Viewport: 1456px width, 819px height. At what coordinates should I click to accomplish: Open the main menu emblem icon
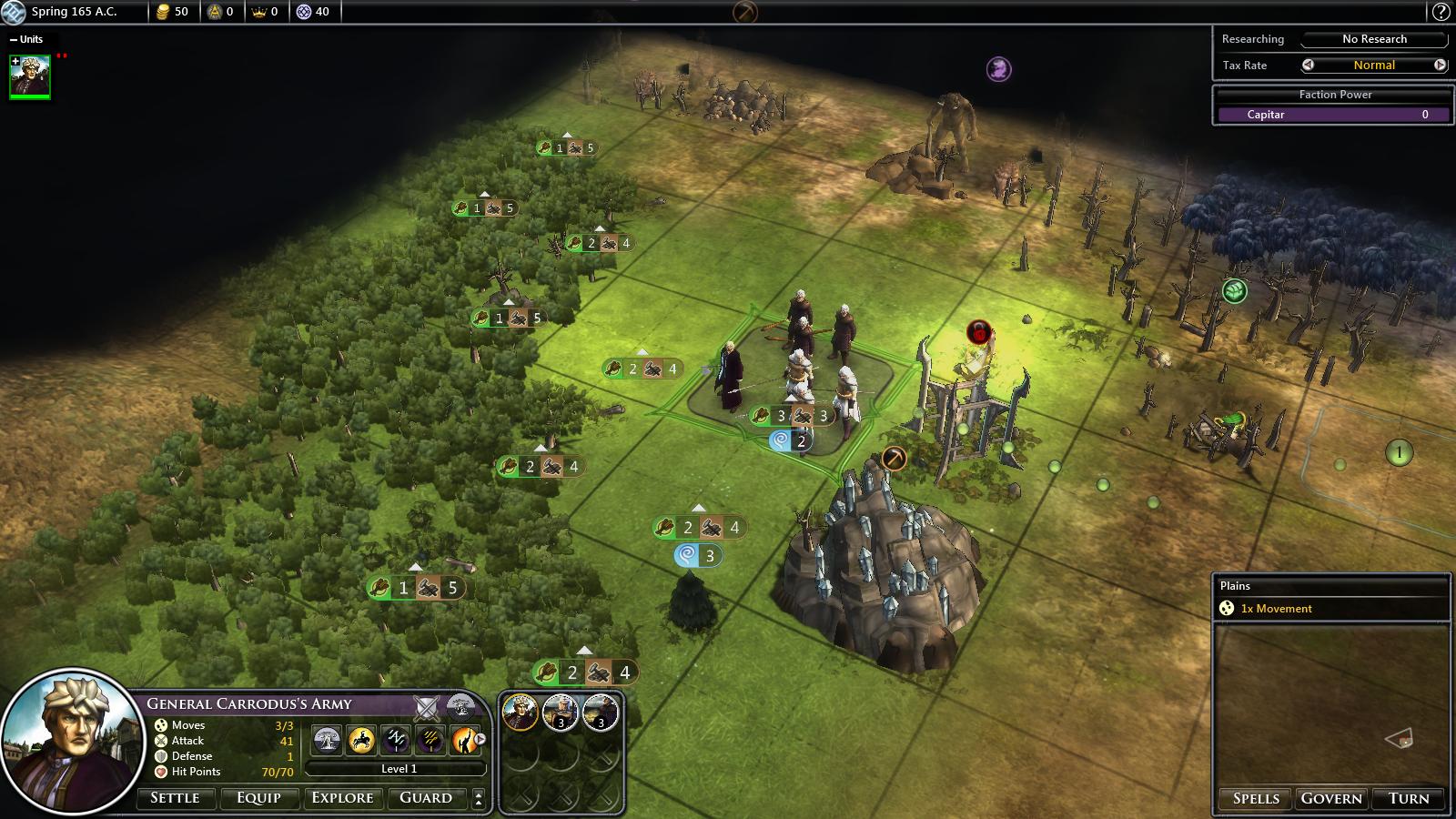tap(13, 12)
